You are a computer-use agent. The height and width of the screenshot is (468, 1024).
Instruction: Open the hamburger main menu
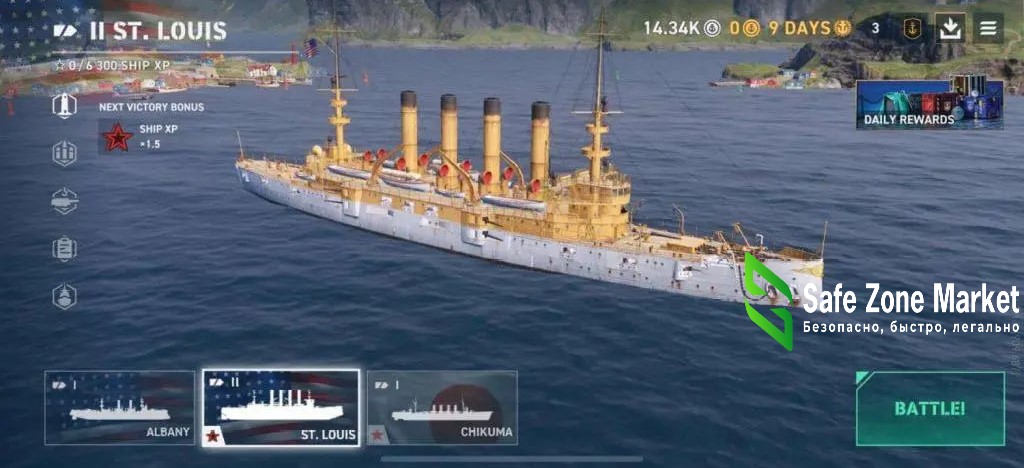[x=988, y=28]
